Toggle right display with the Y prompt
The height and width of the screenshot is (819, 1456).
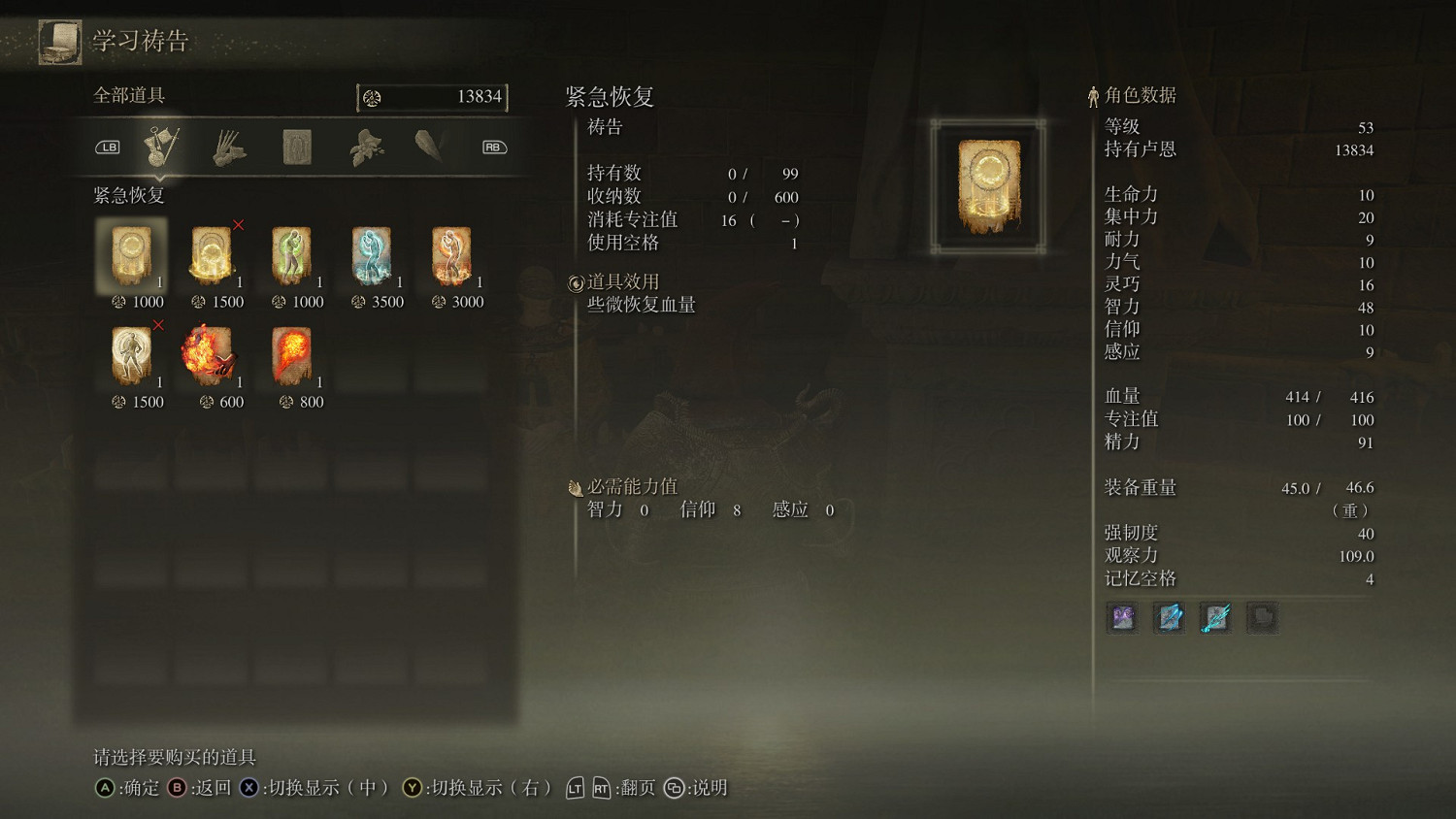click(x=414, y=788)
